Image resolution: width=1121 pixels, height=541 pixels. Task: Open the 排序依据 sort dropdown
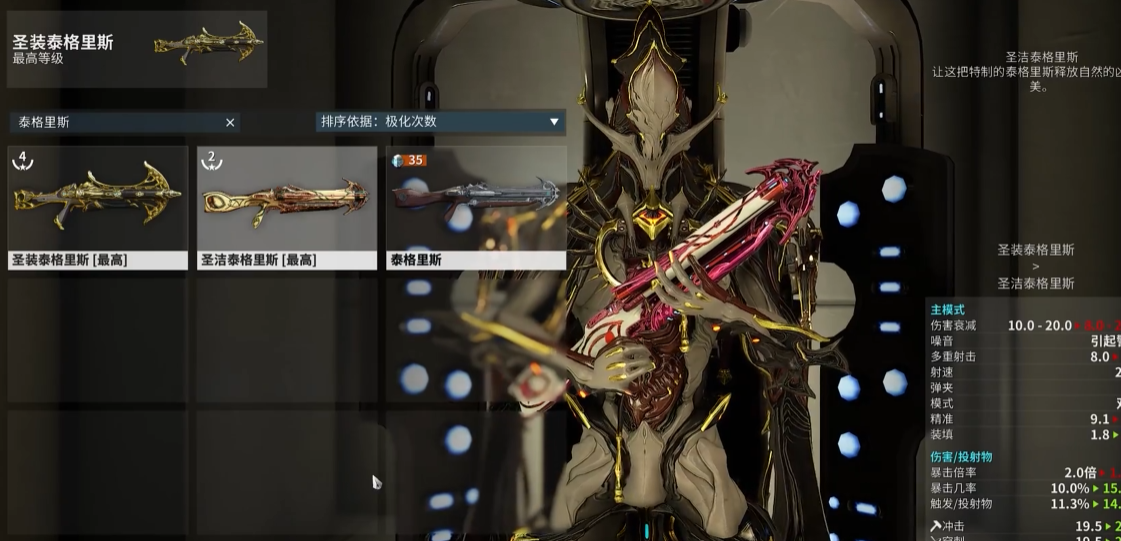coord(440,122)
